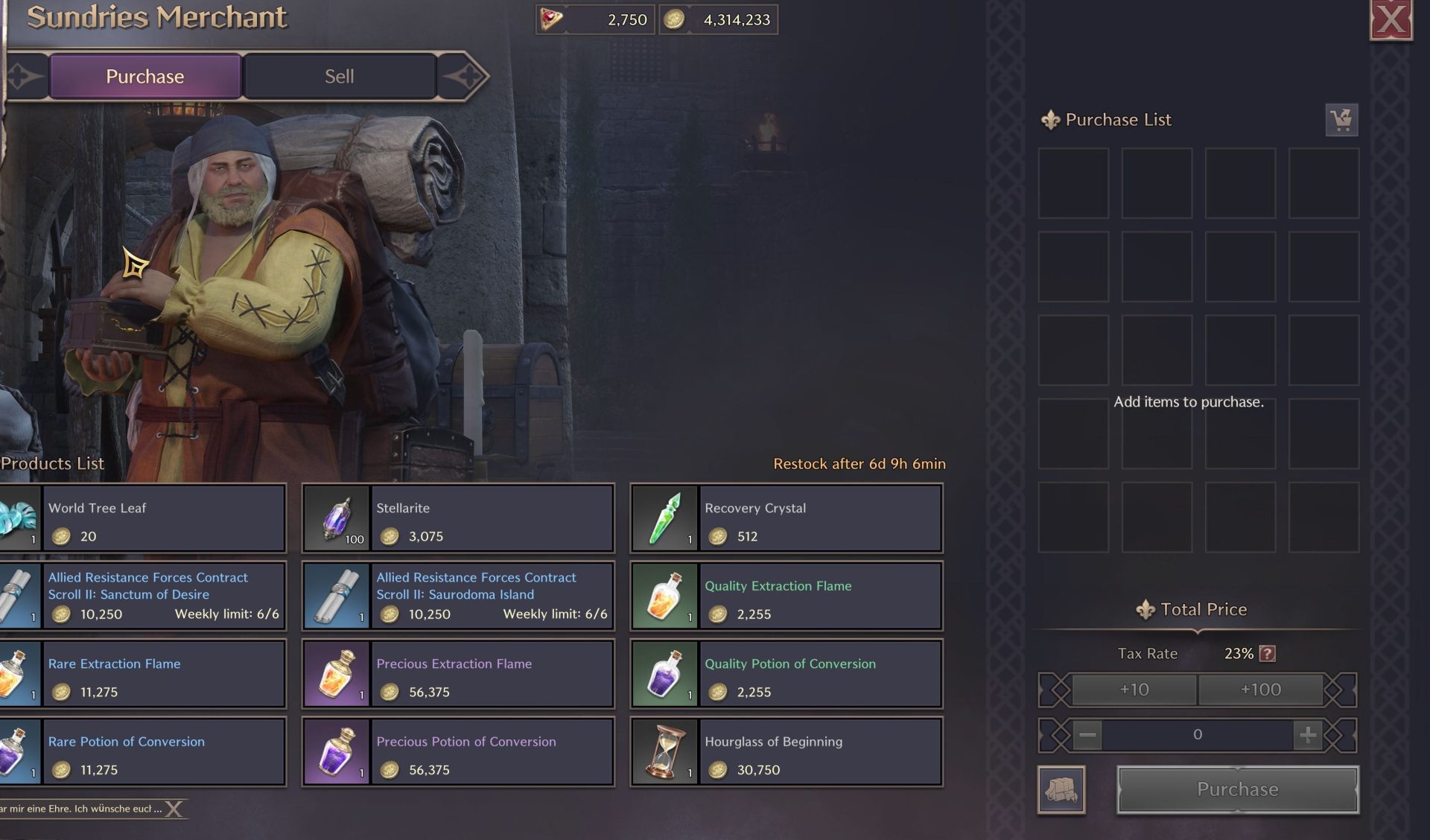Switch to the Sell tab
The width and height of the screenshot is (1430, 840).
click(x=340, y=75)
